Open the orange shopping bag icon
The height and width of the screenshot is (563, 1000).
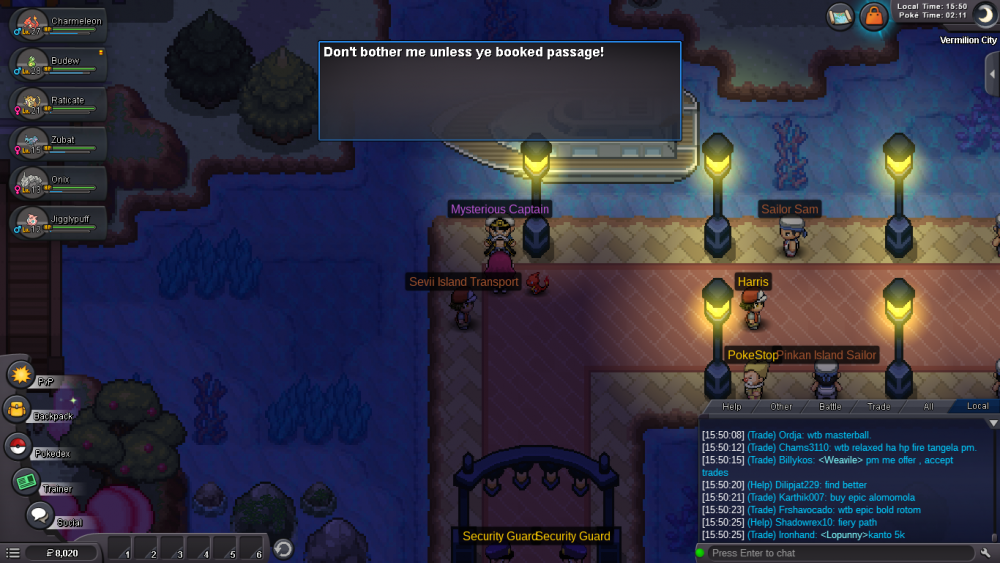tap(874, 16)
